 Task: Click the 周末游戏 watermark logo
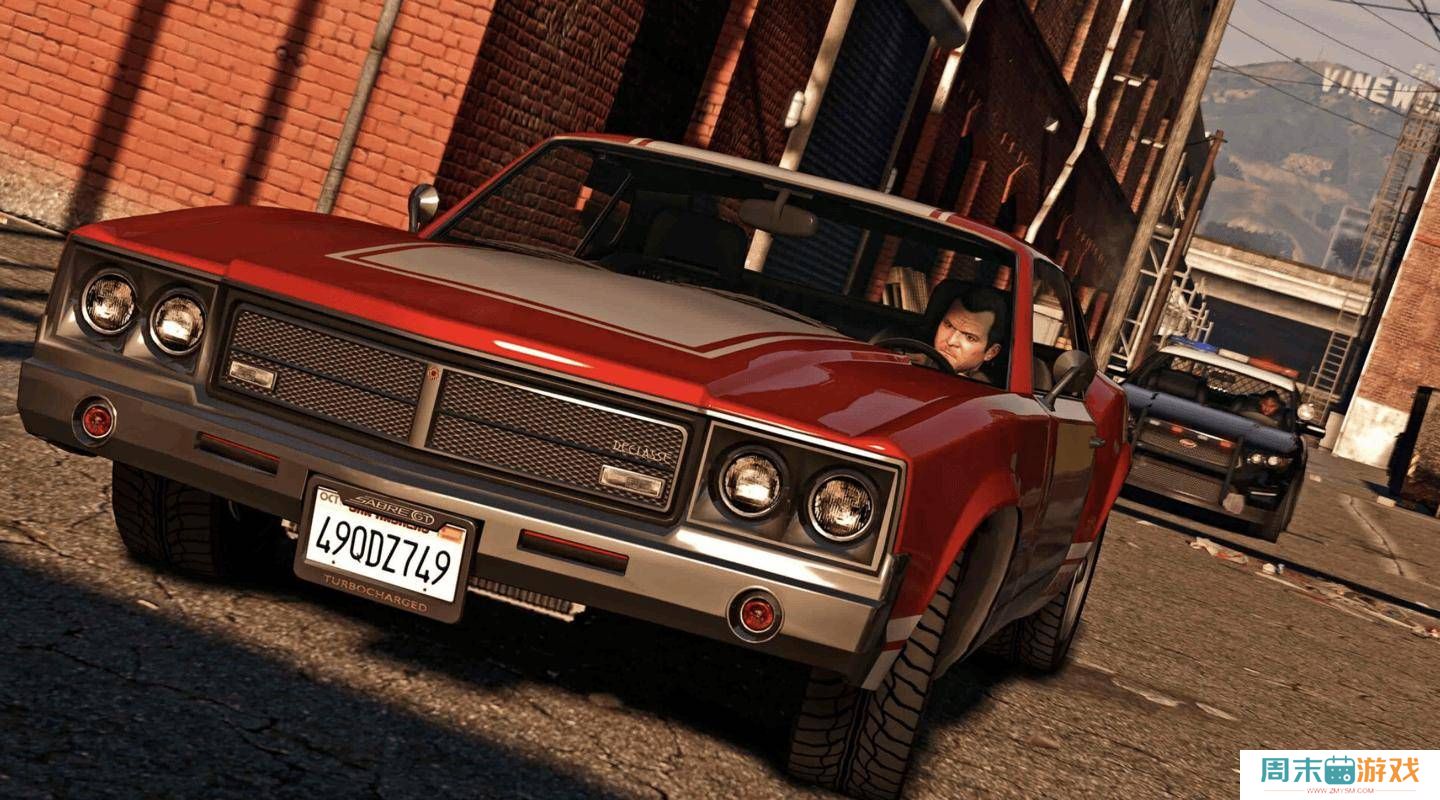click(1339, 773)
